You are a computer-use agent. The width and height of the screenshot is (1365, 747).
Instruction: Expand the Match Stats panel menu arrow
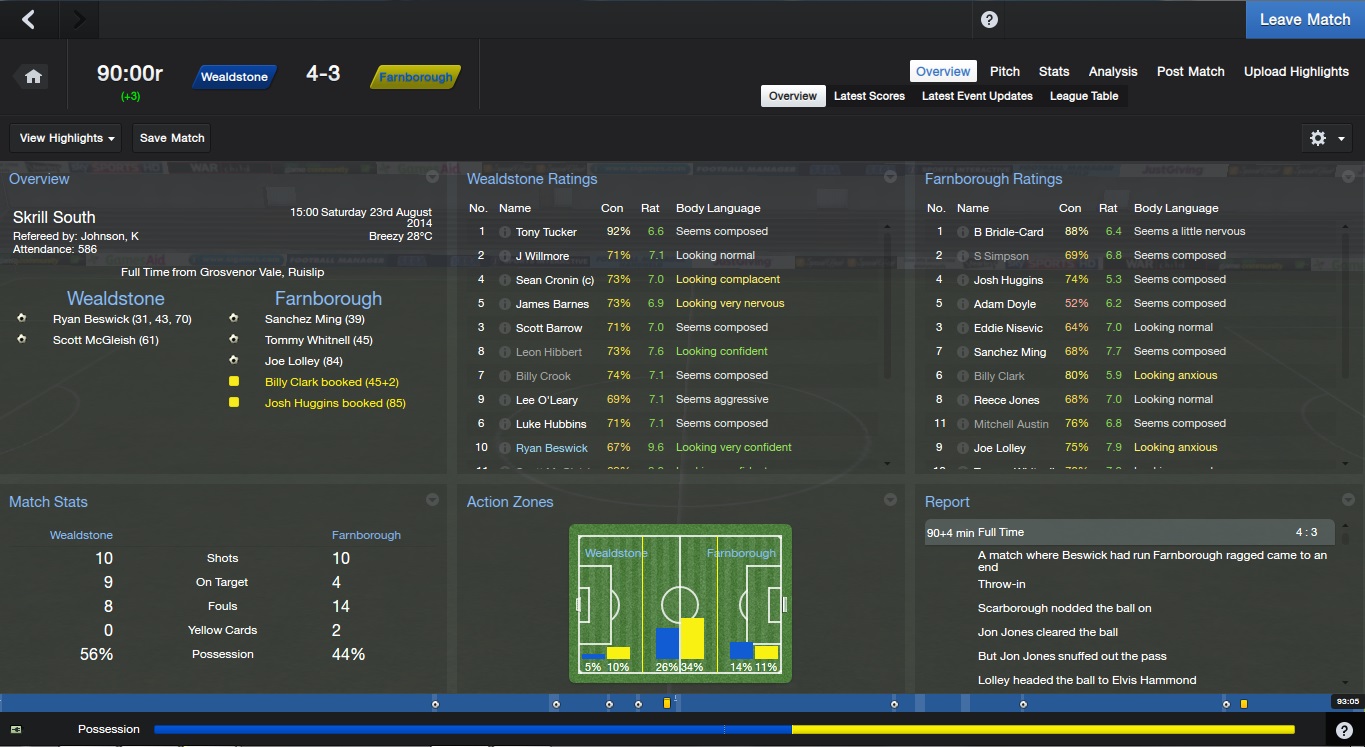click(432, 500)
